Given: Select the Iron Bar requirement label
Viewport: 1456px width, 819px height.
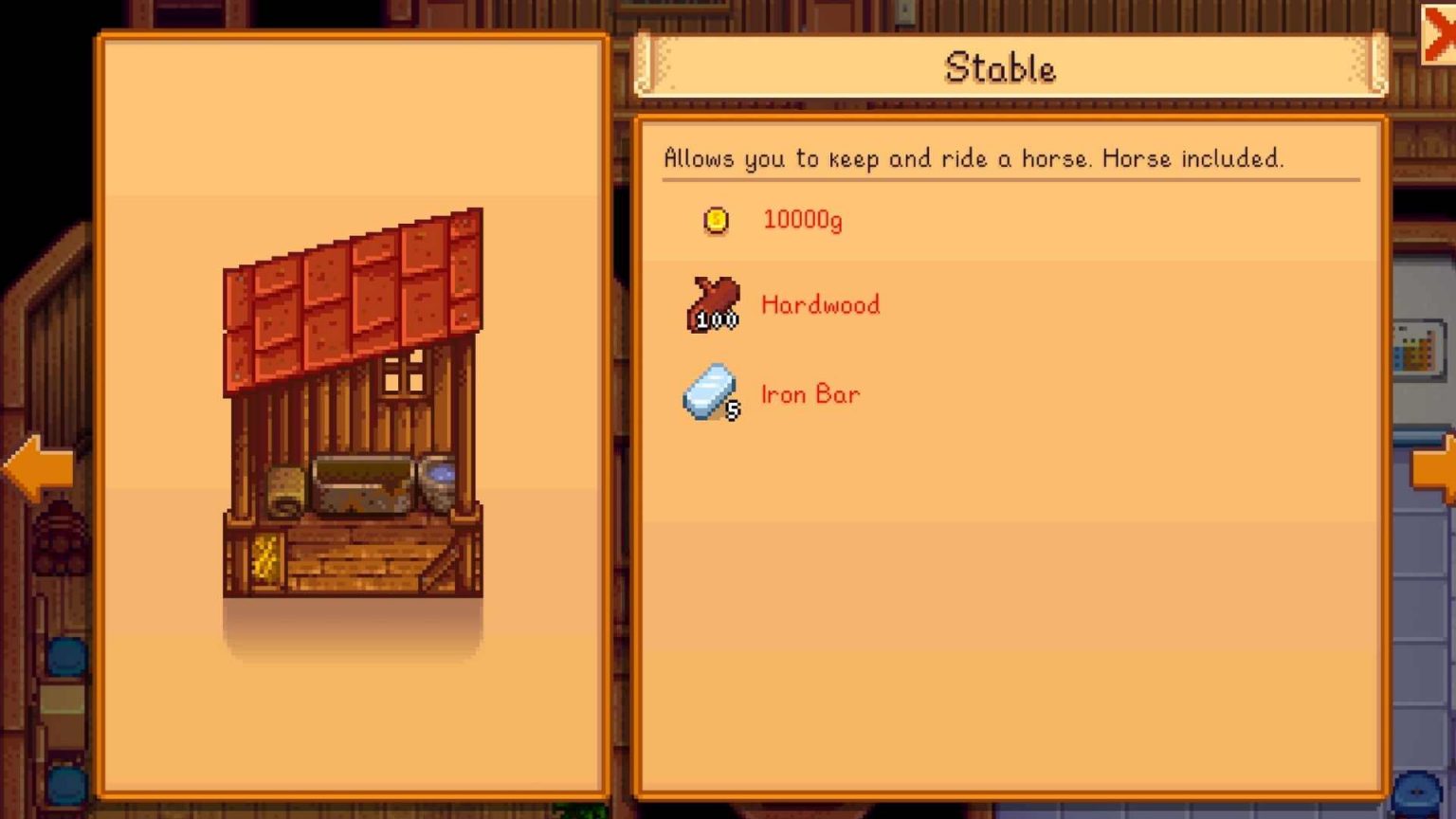Looking at the screenshot, I should click(x=810, y=393).
